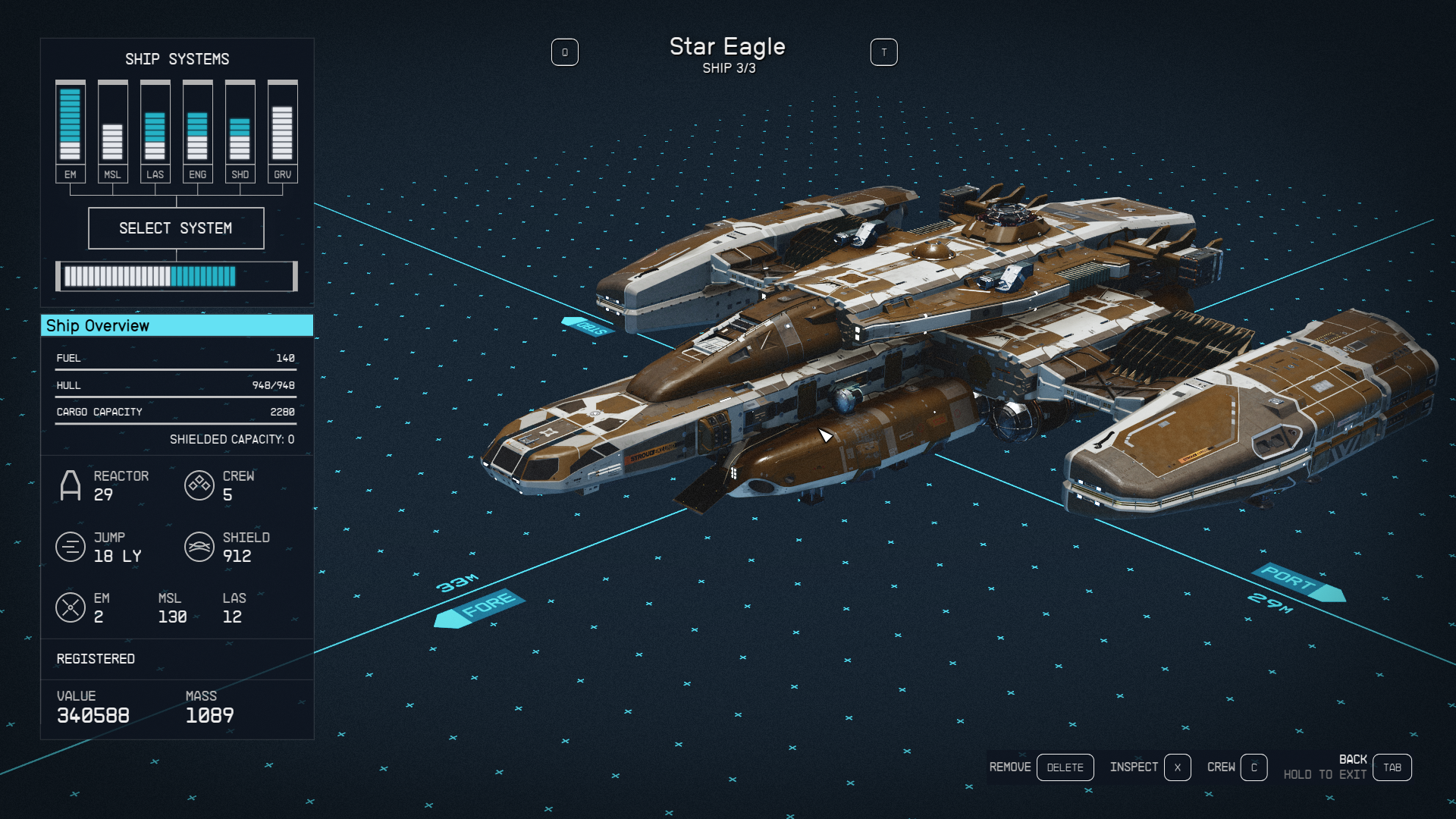The width and height of the screenshot is (1456, 819).
Task: Select the DELETE key icon next to Remove
Action: click(x=1065, y=767)
